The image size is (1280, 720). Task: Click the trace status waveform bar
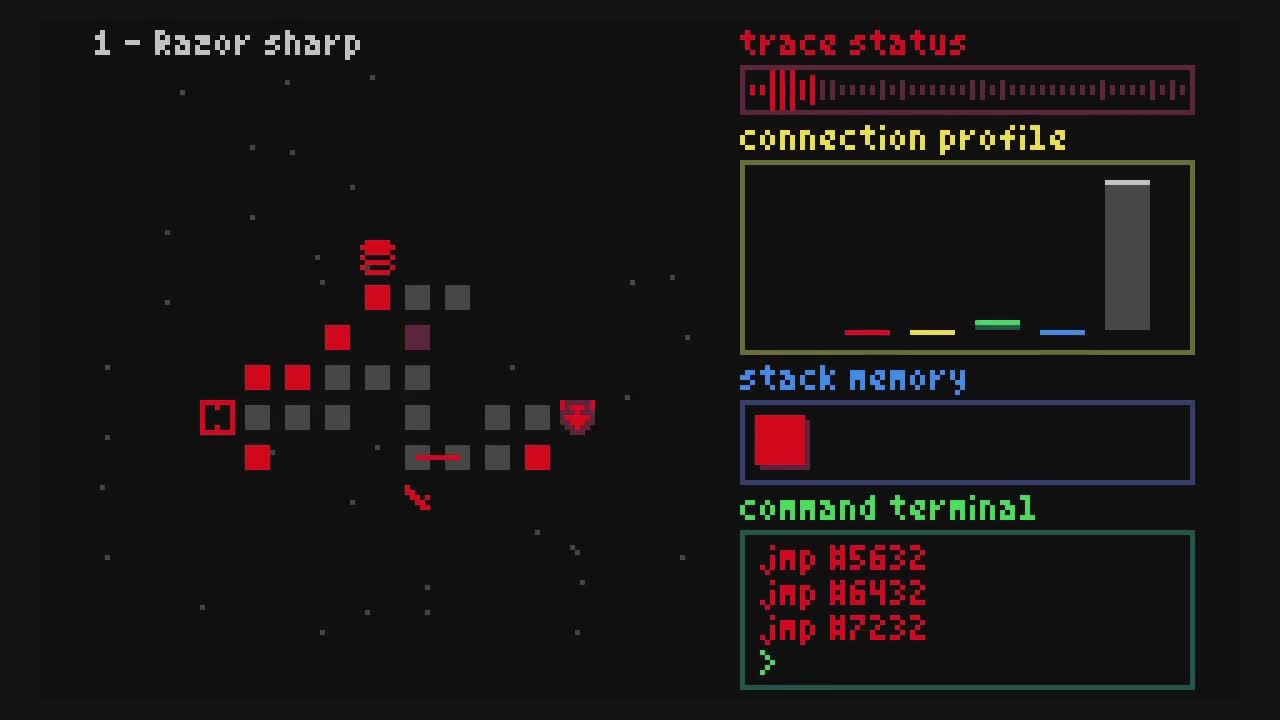966,89
